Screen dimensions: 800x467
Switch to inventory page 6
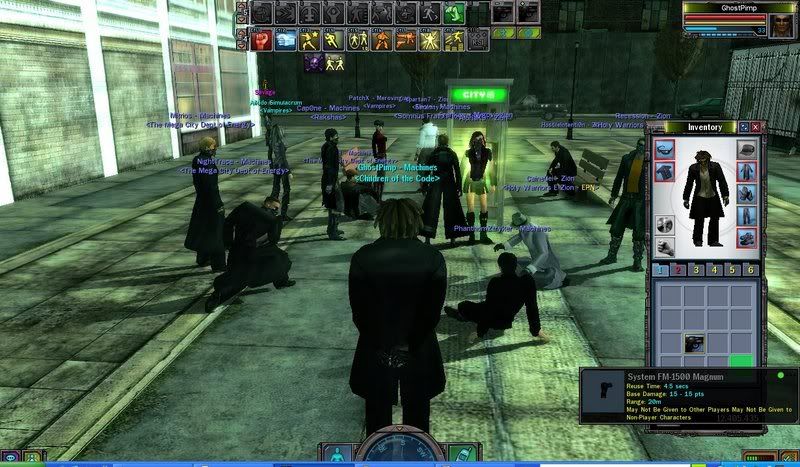(750, 270)
